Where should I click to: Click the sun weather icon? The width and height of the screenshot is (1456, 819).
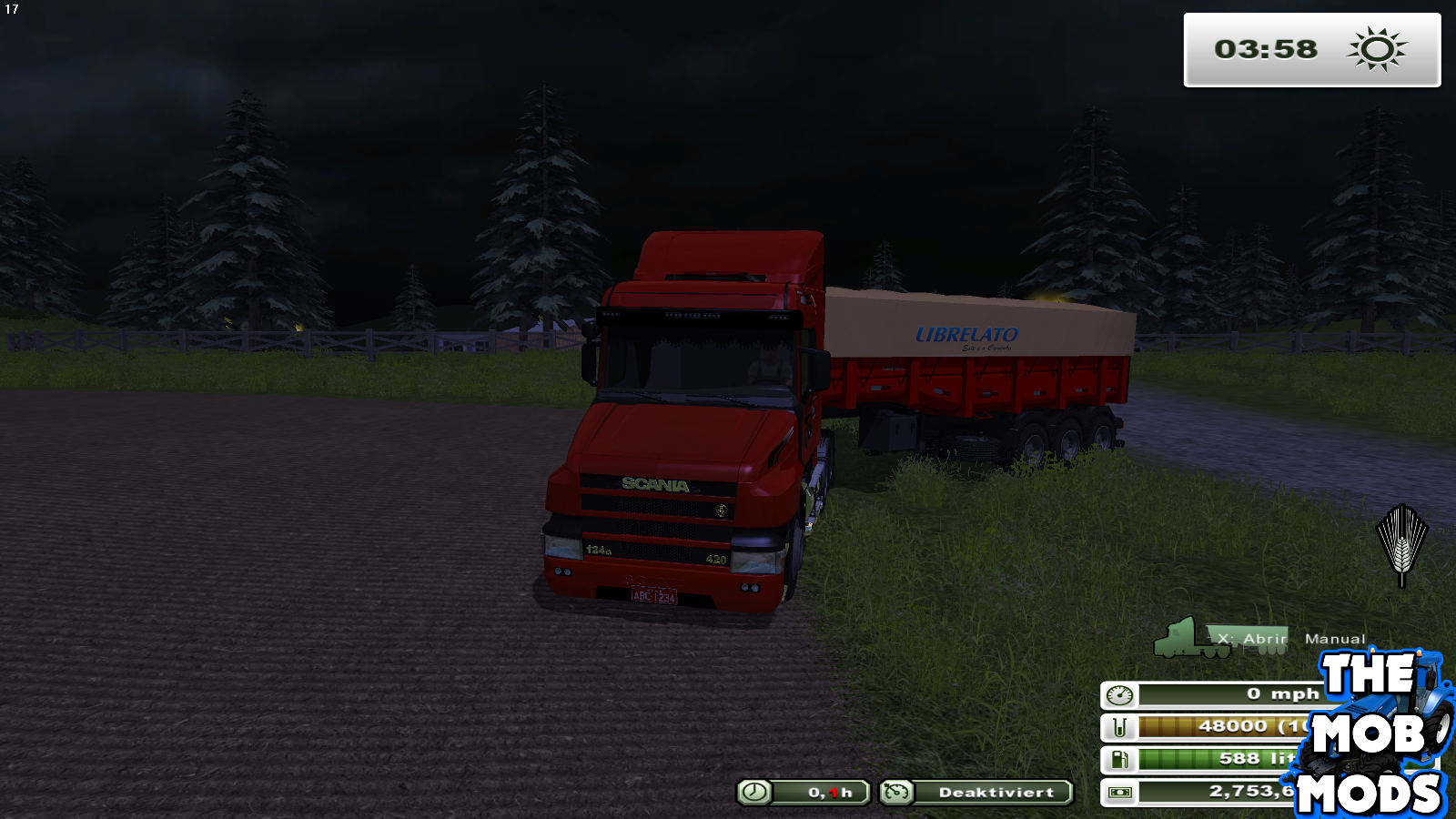click(1377, 50)
